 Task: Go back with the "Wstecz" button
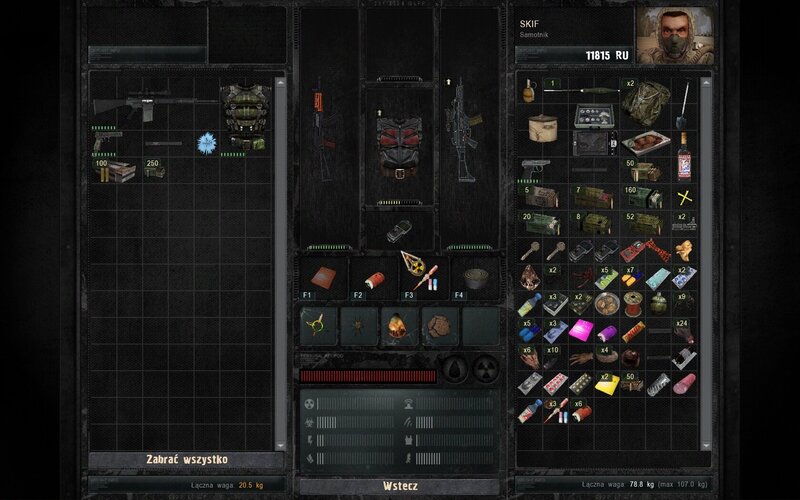(399, 486)
